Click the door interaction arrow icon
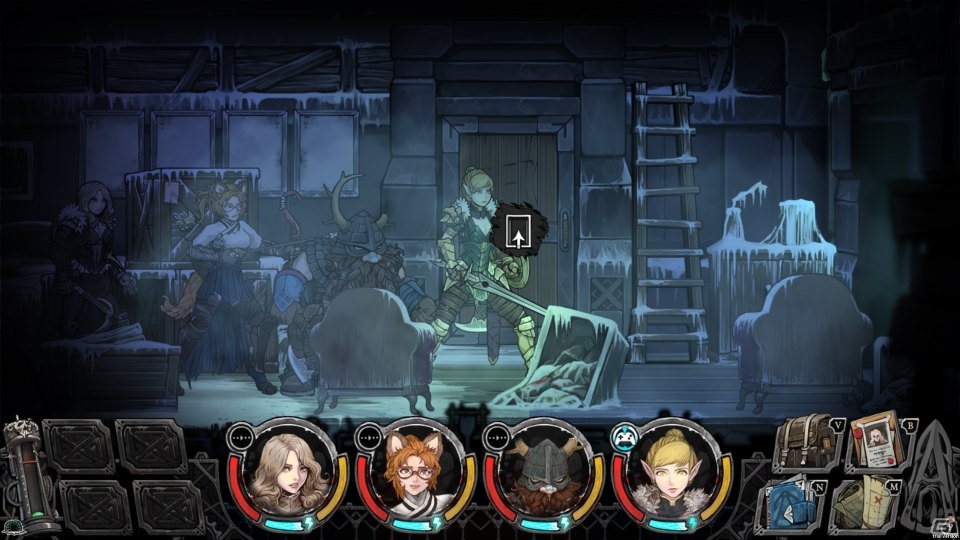 pyautogui.click(x=518, y=232)
